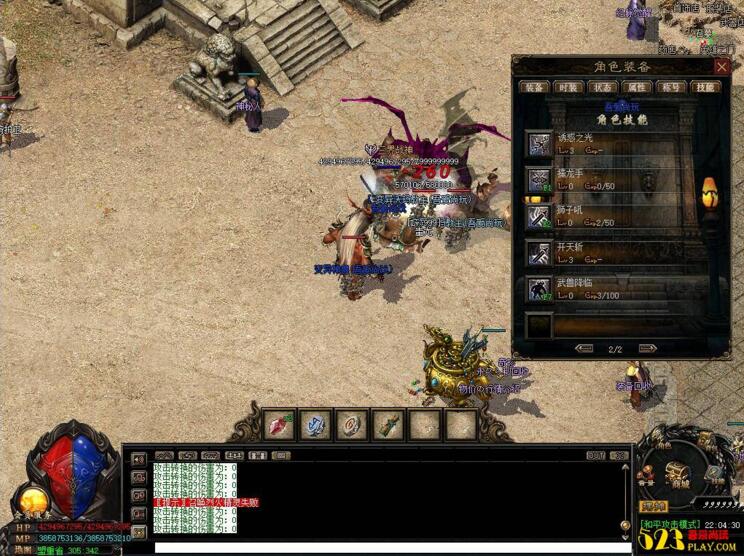744x556 pixels.
Task: Select the 武兽降临 skill icon
Action: coord(540,289)
